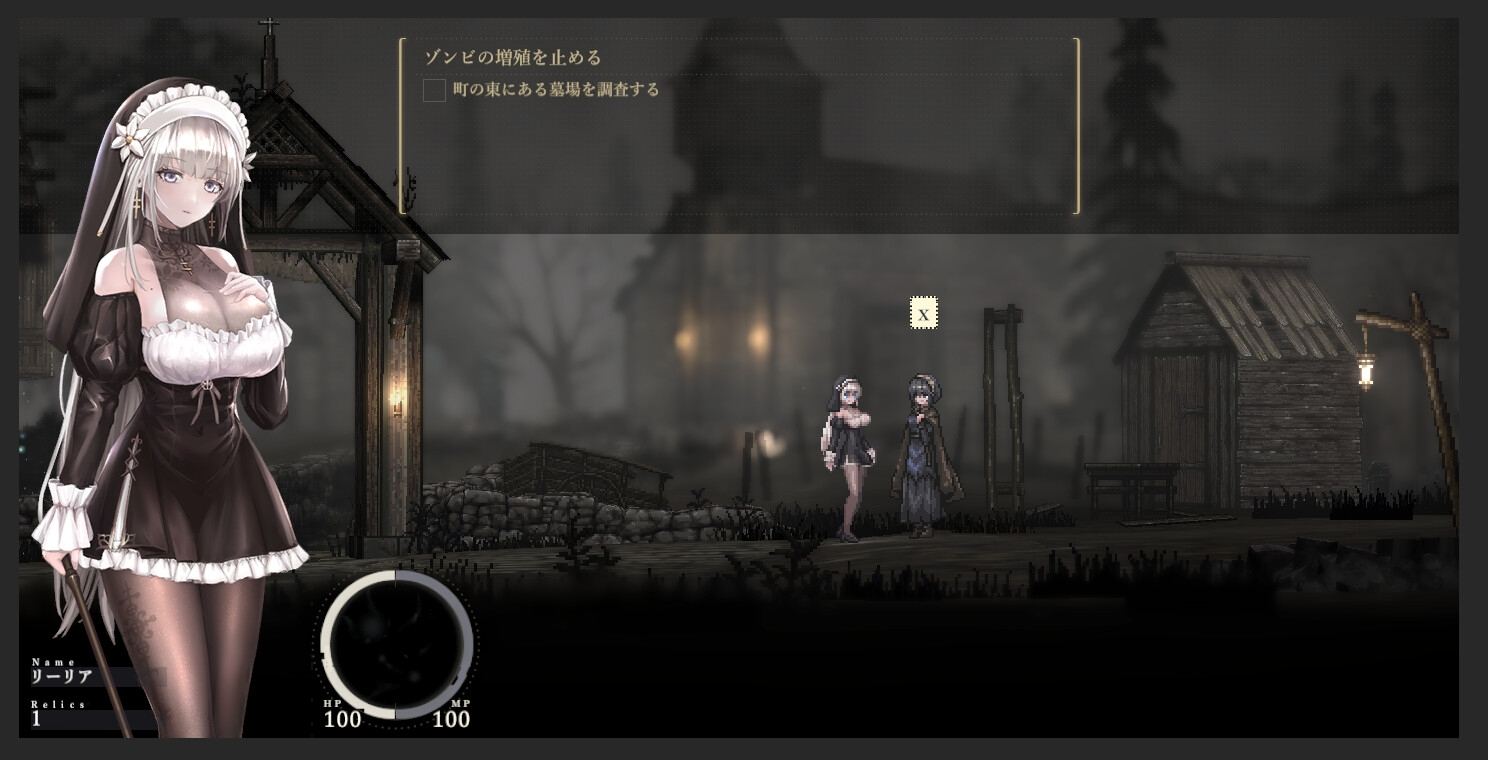Expand the ゾンビの増殖を止める quest entry
This screenshot has height=760, width=1488.
(x=512, y=58)
